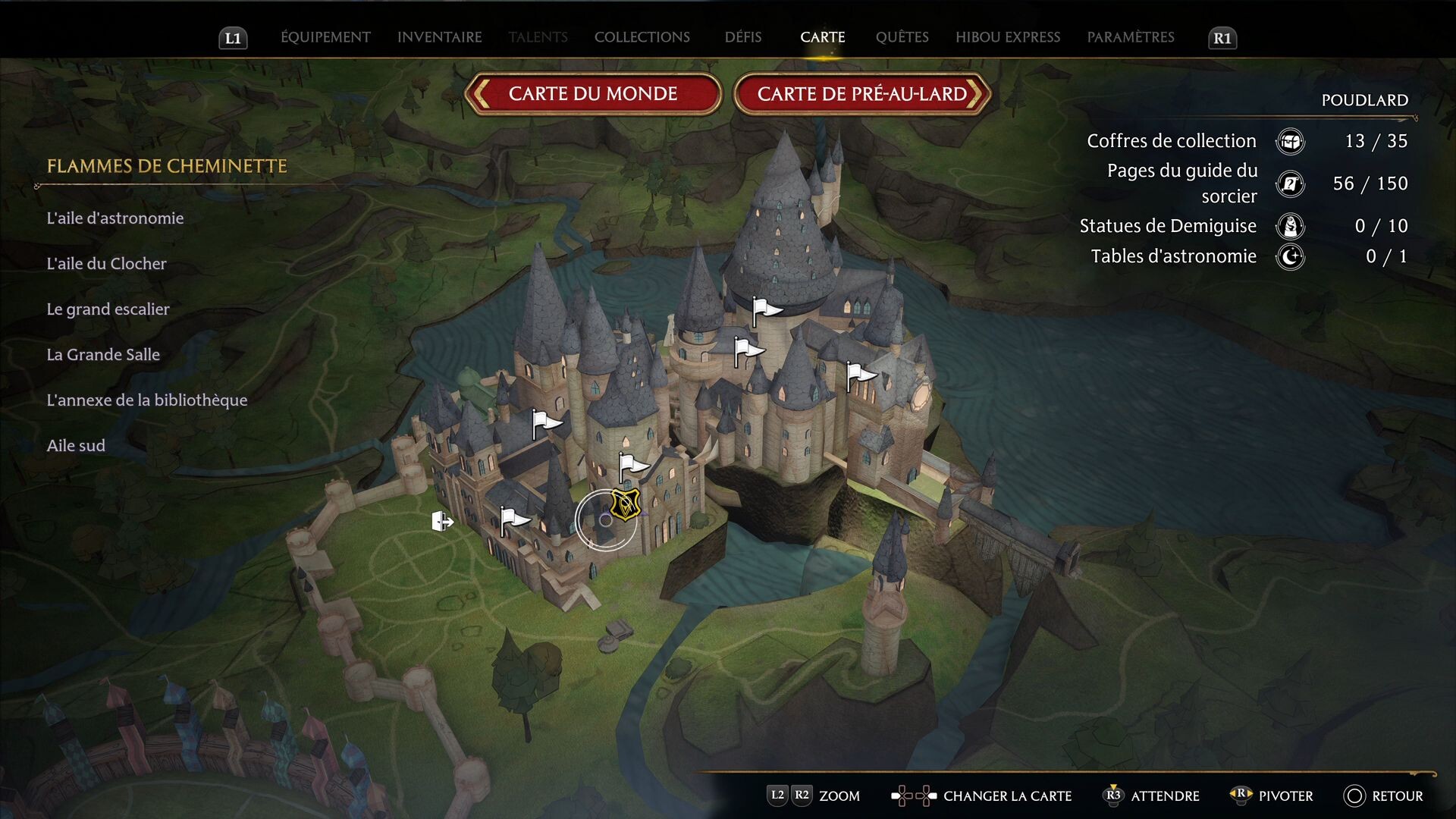Select L'aile d'astronomie in the Flammes list
This screenshot has height=819, width=1456.
coord(115,218)
